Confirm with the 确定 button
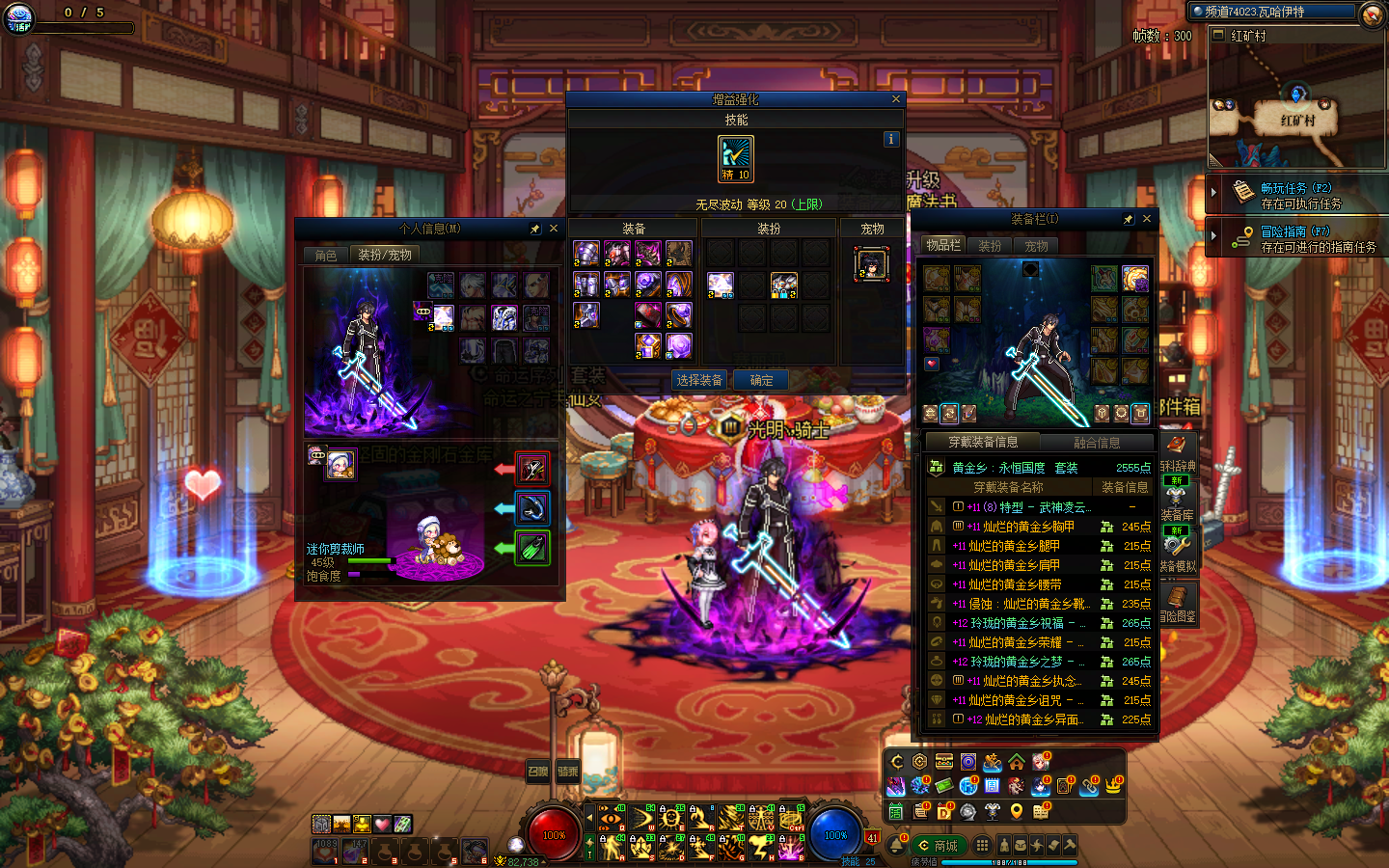Image resolution: width=1389 pixels, height=868 pixels. click(761, 380)
